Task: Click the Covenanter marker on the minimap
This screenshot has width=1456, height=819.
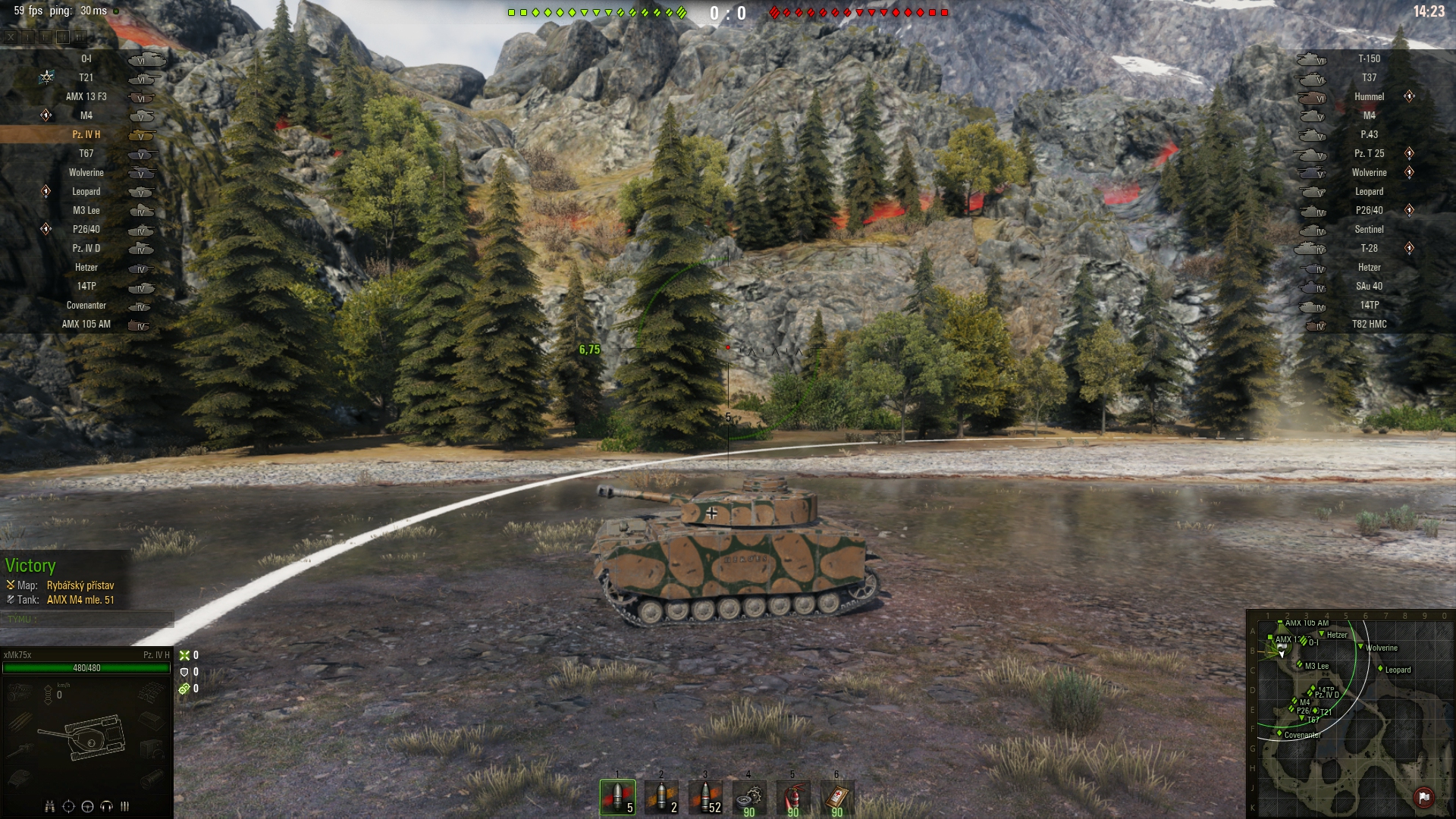Action: 1279,733
